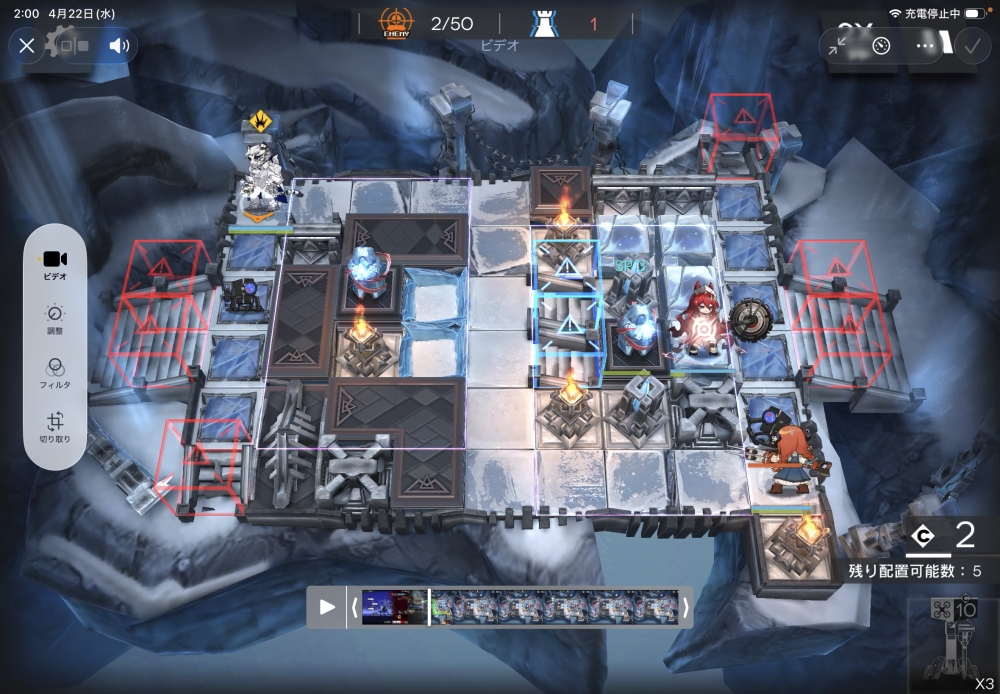
Task: Open the playback speed gauge control
Action: coord(881,45)
